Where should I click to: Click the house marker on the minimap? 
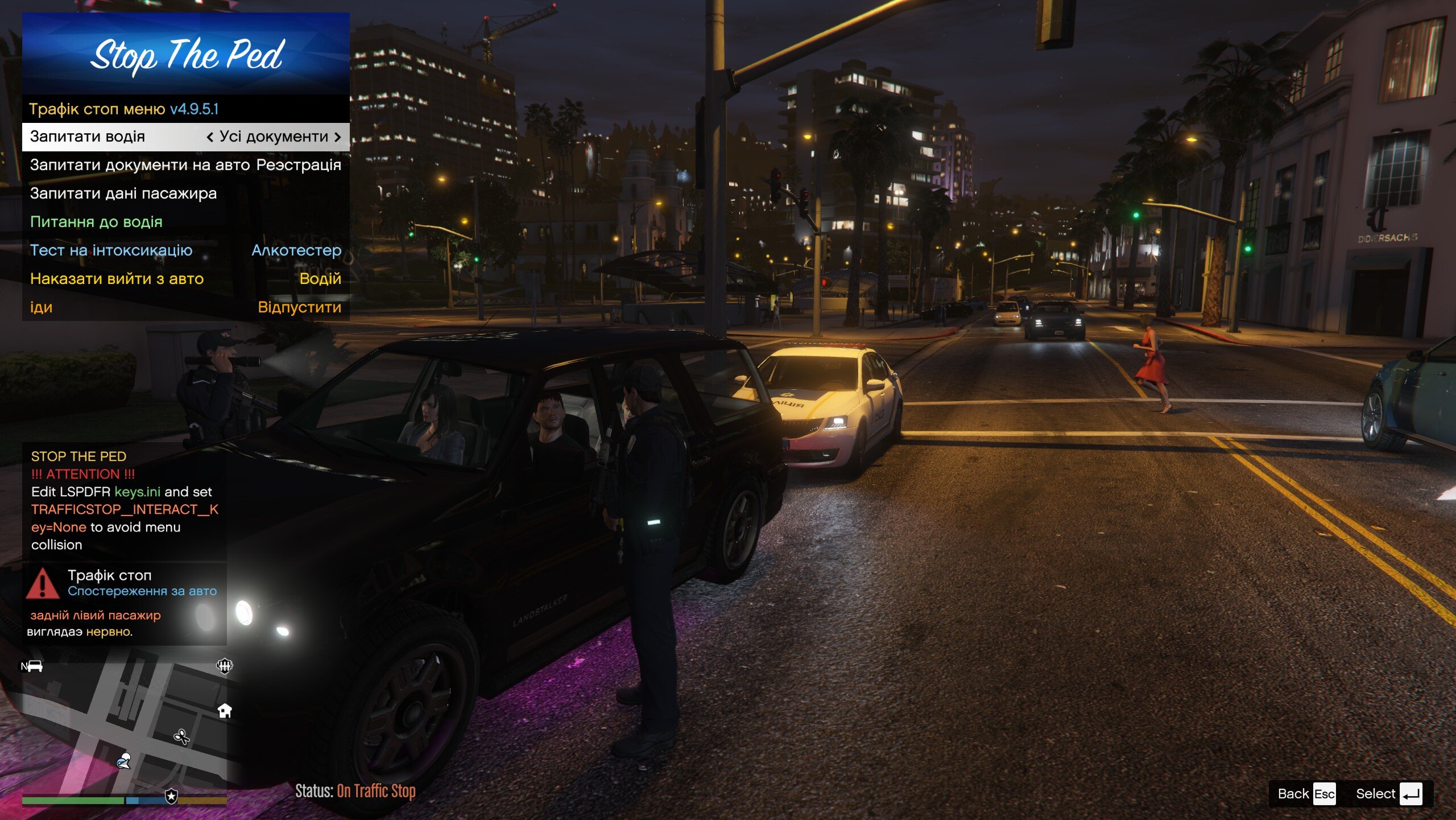click(x=225, y=710)
